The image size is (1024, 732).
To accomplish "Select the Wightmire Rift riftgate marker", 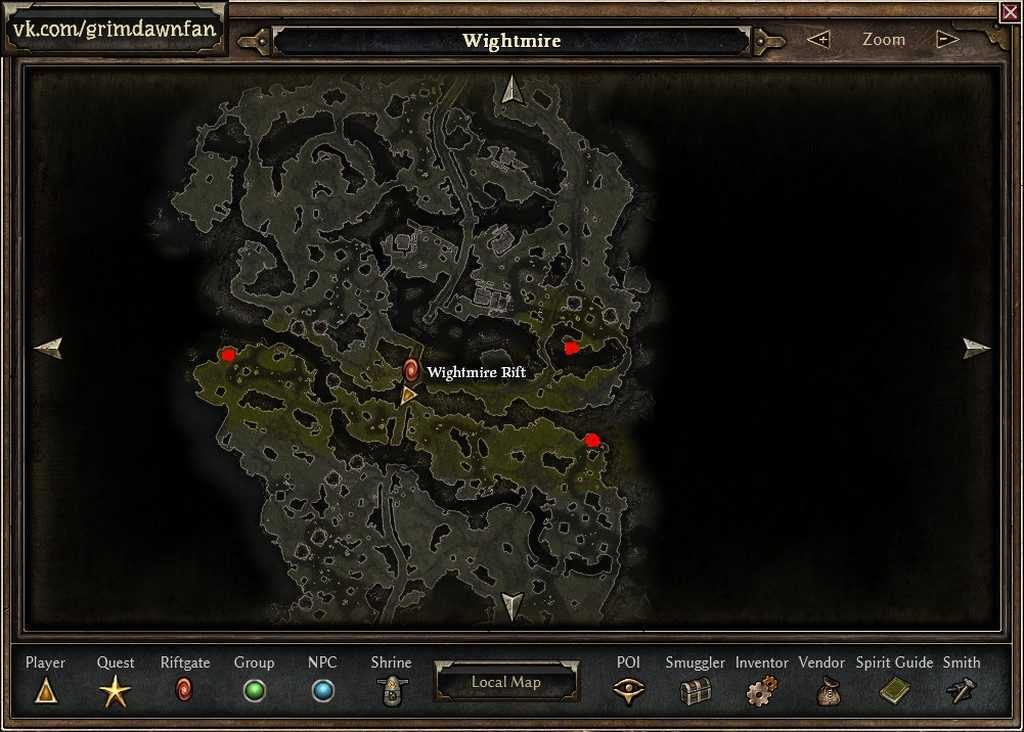I will coord(410,371).
